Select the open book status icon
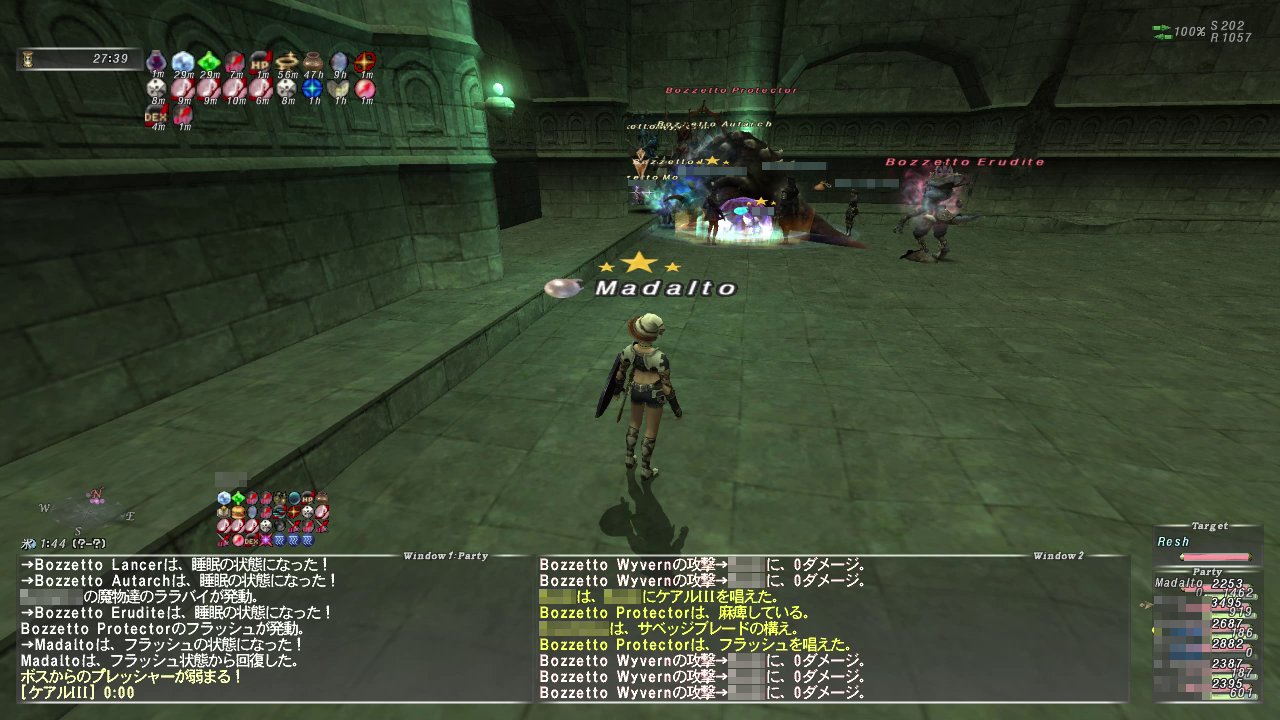 point(339,88)
